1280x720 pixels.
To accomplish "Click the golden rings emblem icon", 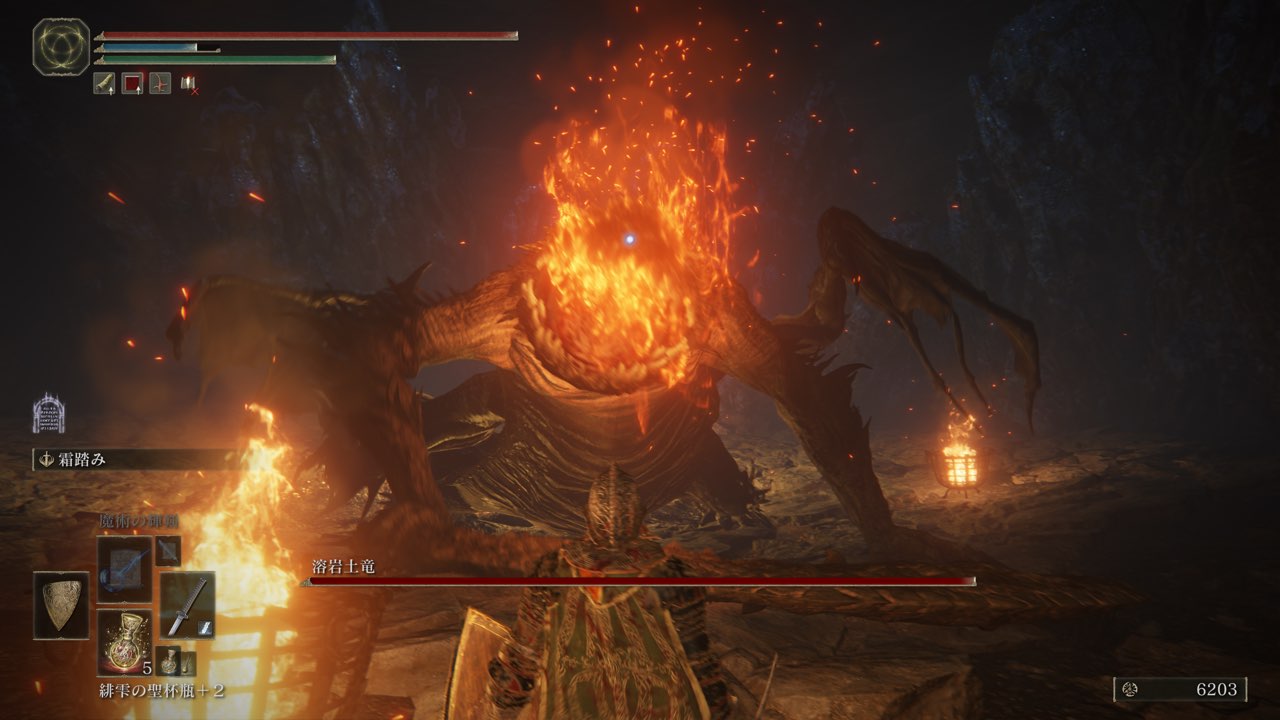I will 61,47.
